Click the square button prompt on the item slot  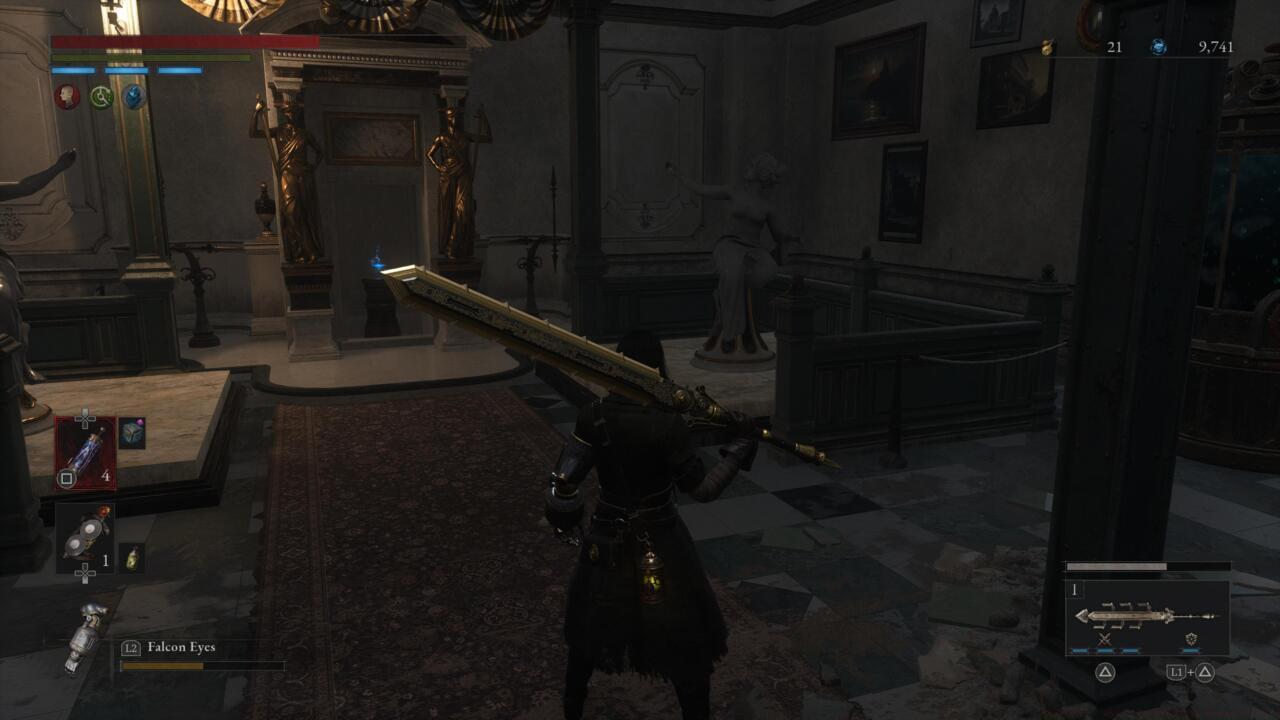coord(66,476)
